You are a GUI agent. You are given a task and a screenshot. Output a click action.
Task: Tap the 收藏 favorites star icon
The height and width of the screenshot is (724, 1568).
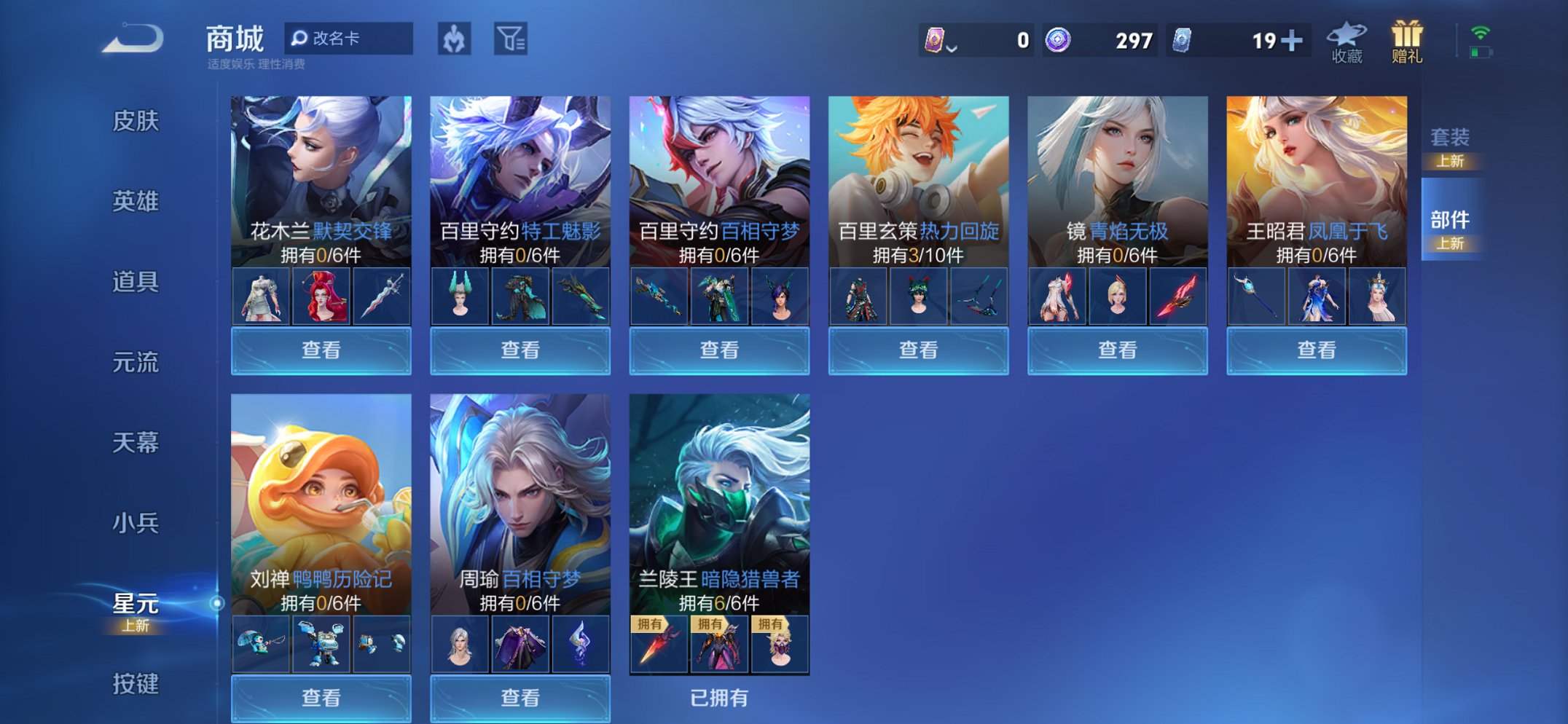(x=1347, y=40)
